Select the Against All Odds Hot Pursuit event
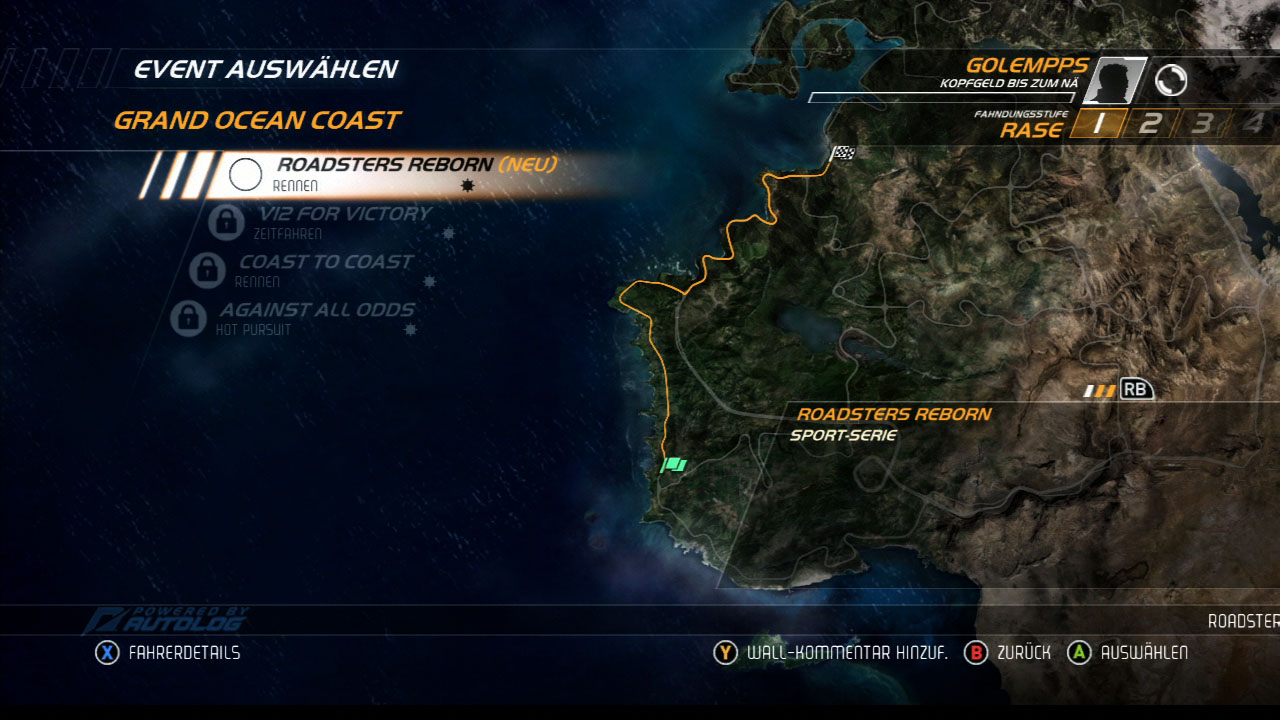The width and height of the screenshot is (1280, 720). (316, 318)
